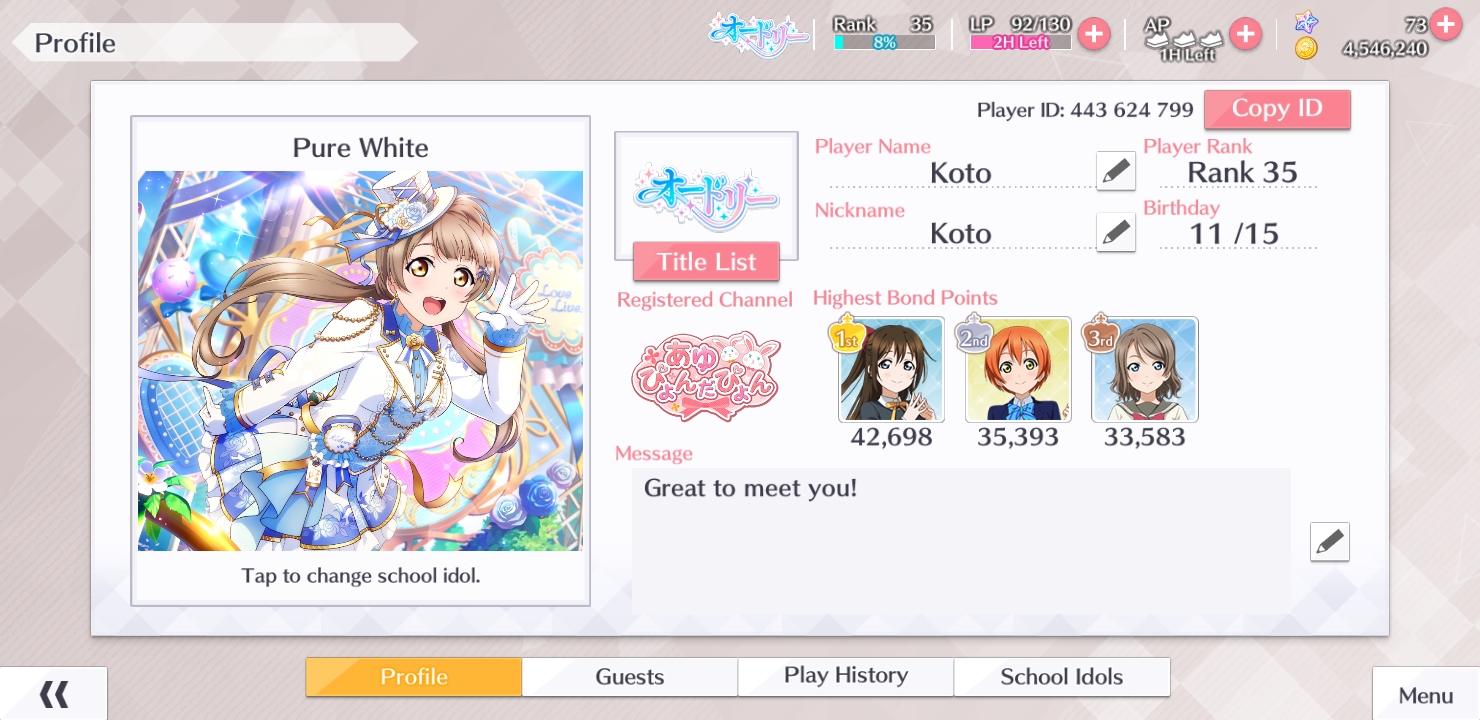Open the Menu button
This screenshot has width=1480, height=720.
click(1425, 696)
